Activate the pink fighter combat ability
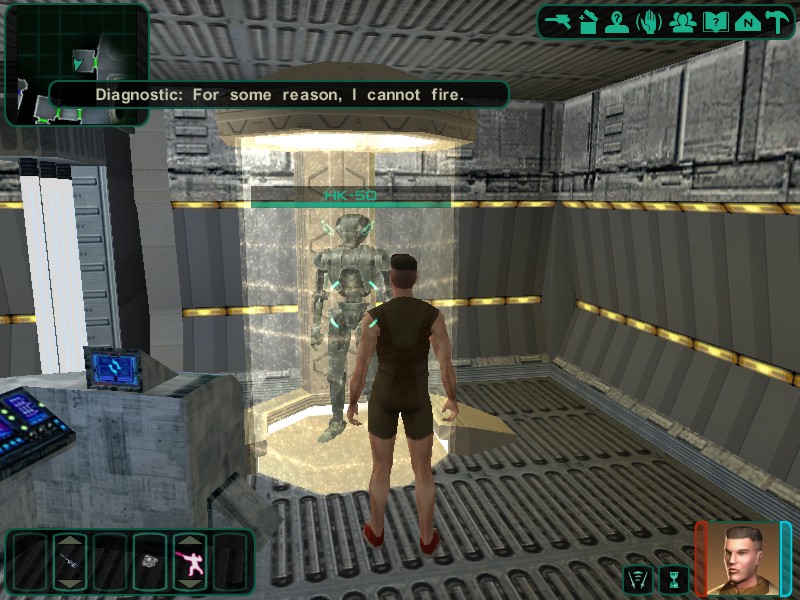This screenshot has height=600, width=800. tap(190, 561)
